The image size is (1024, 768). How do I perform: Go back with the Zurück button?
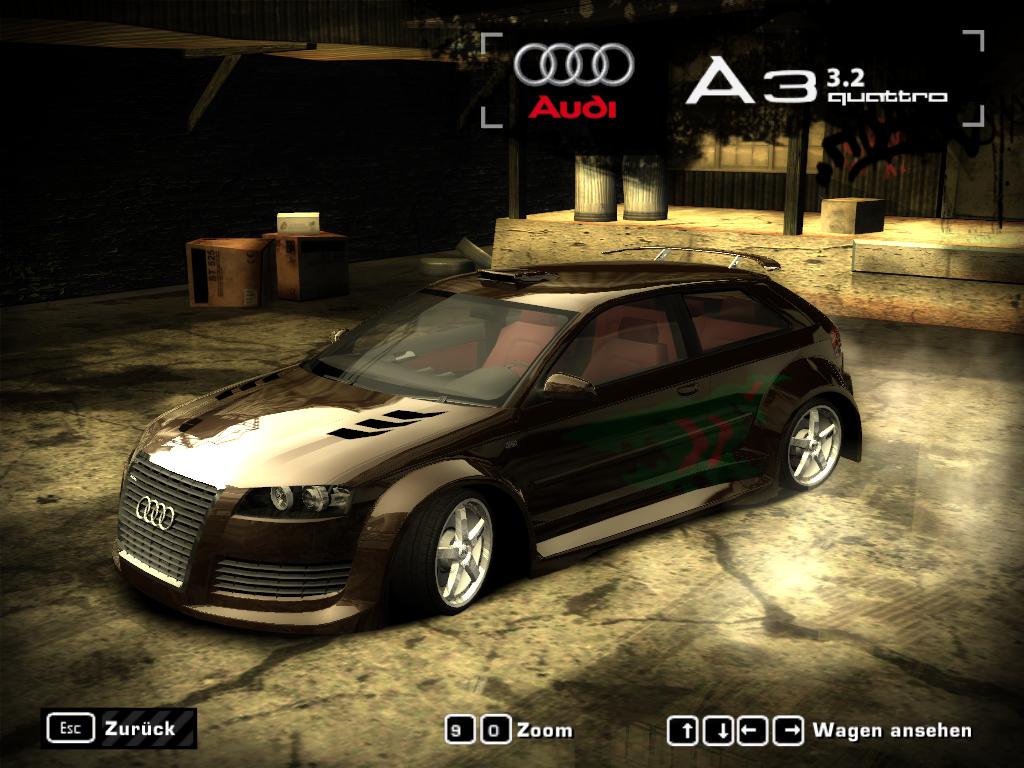[x=119, y=728]
